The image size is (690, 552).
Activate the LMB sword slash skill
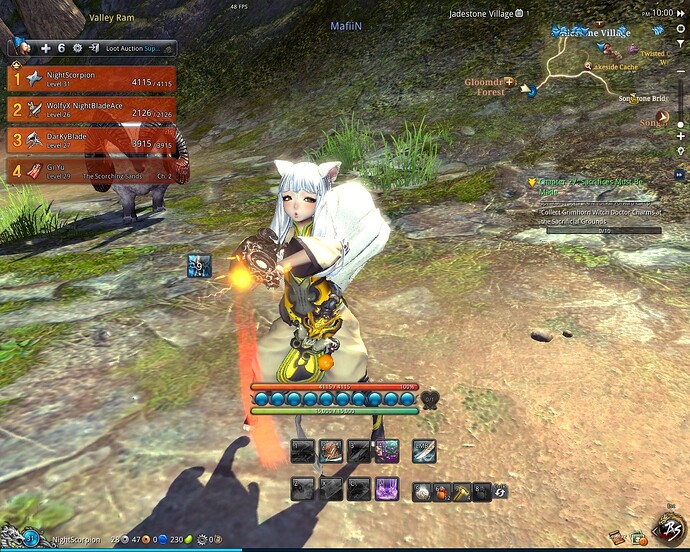coord(425,451)
